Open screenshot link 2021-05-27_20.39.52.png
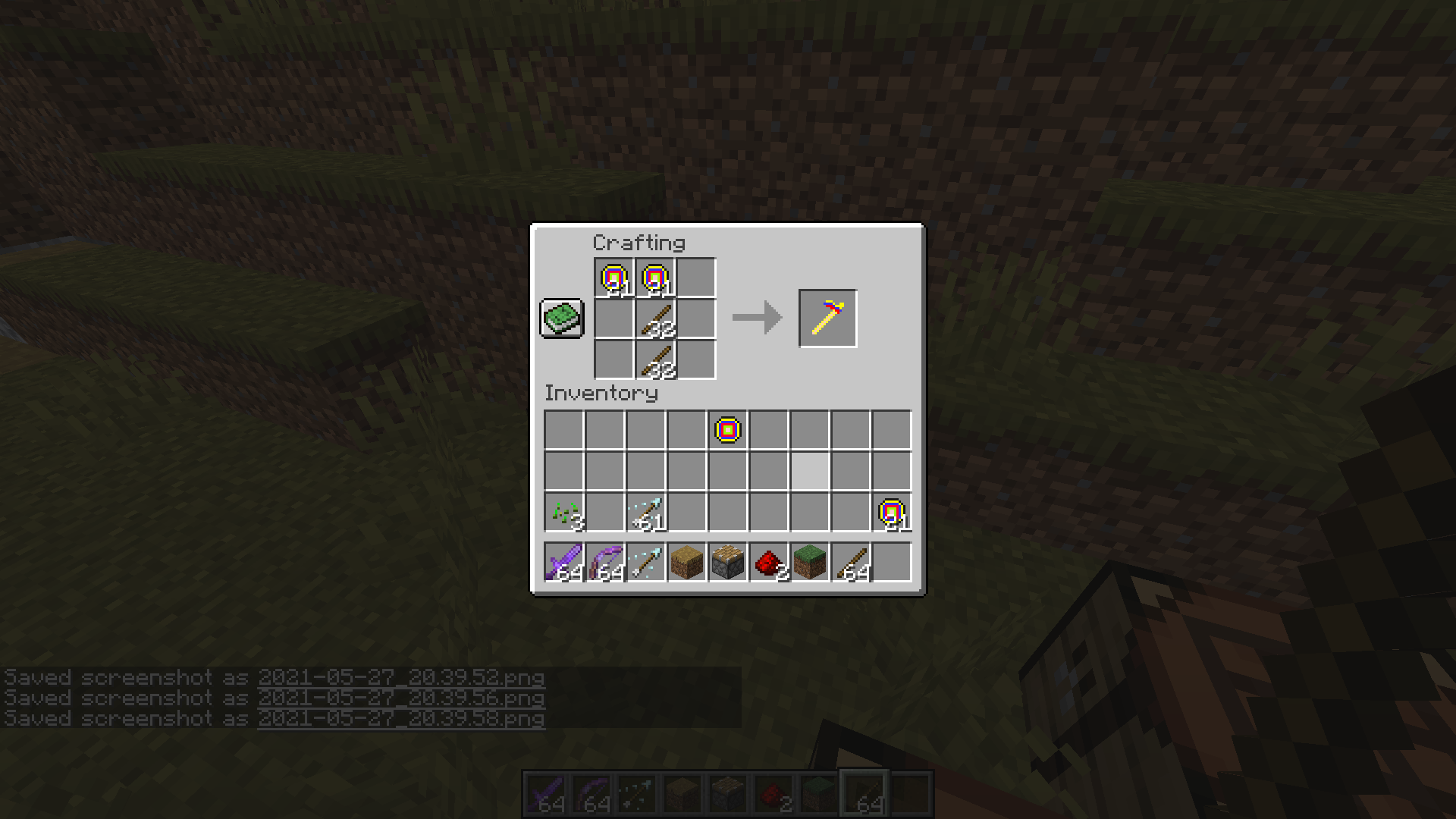1456x819 pixels. point(400,677)
